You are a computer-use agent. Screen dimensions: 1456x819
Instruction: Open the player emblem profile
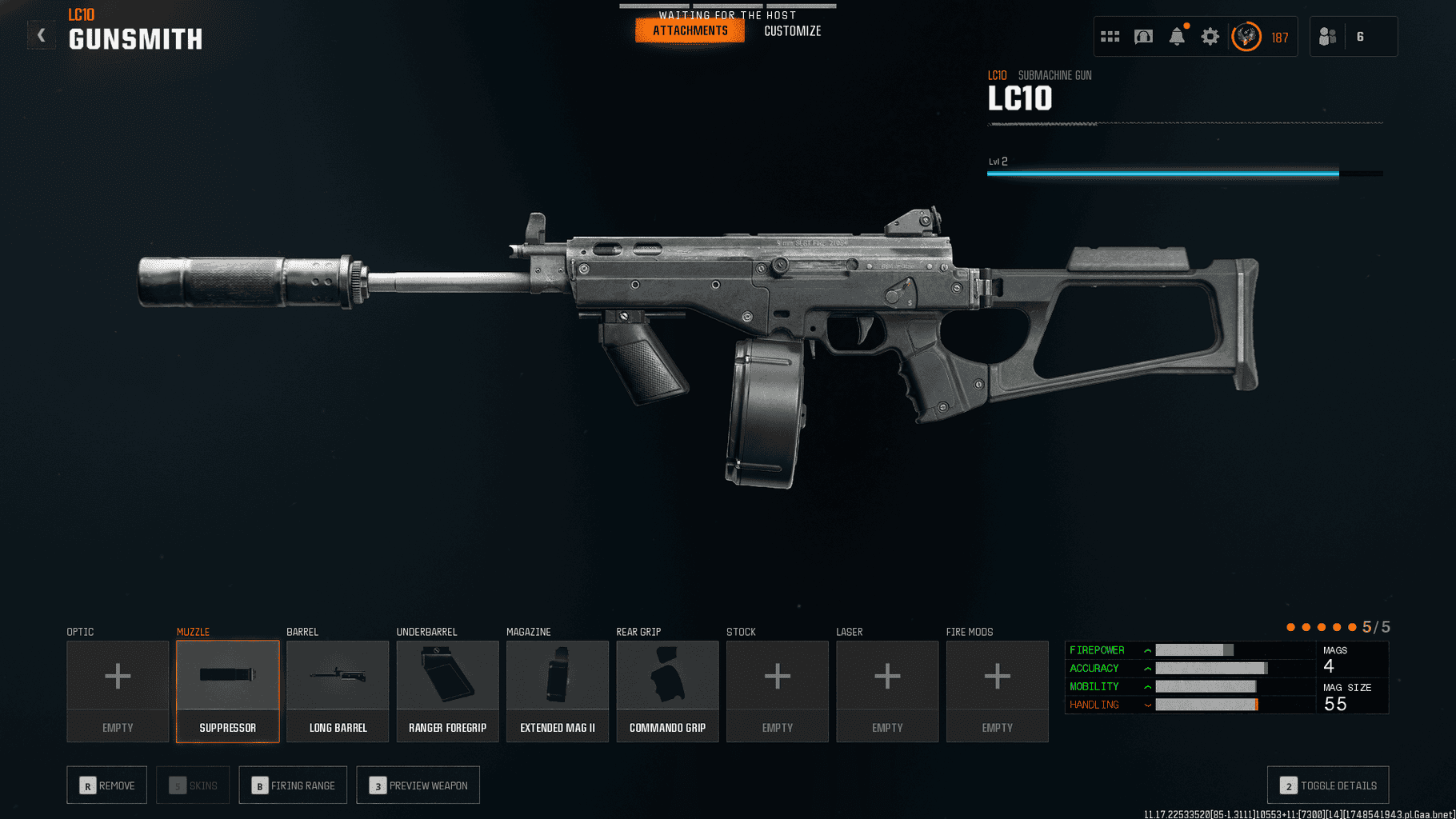pyautogui.click(x=1246, y=37)
